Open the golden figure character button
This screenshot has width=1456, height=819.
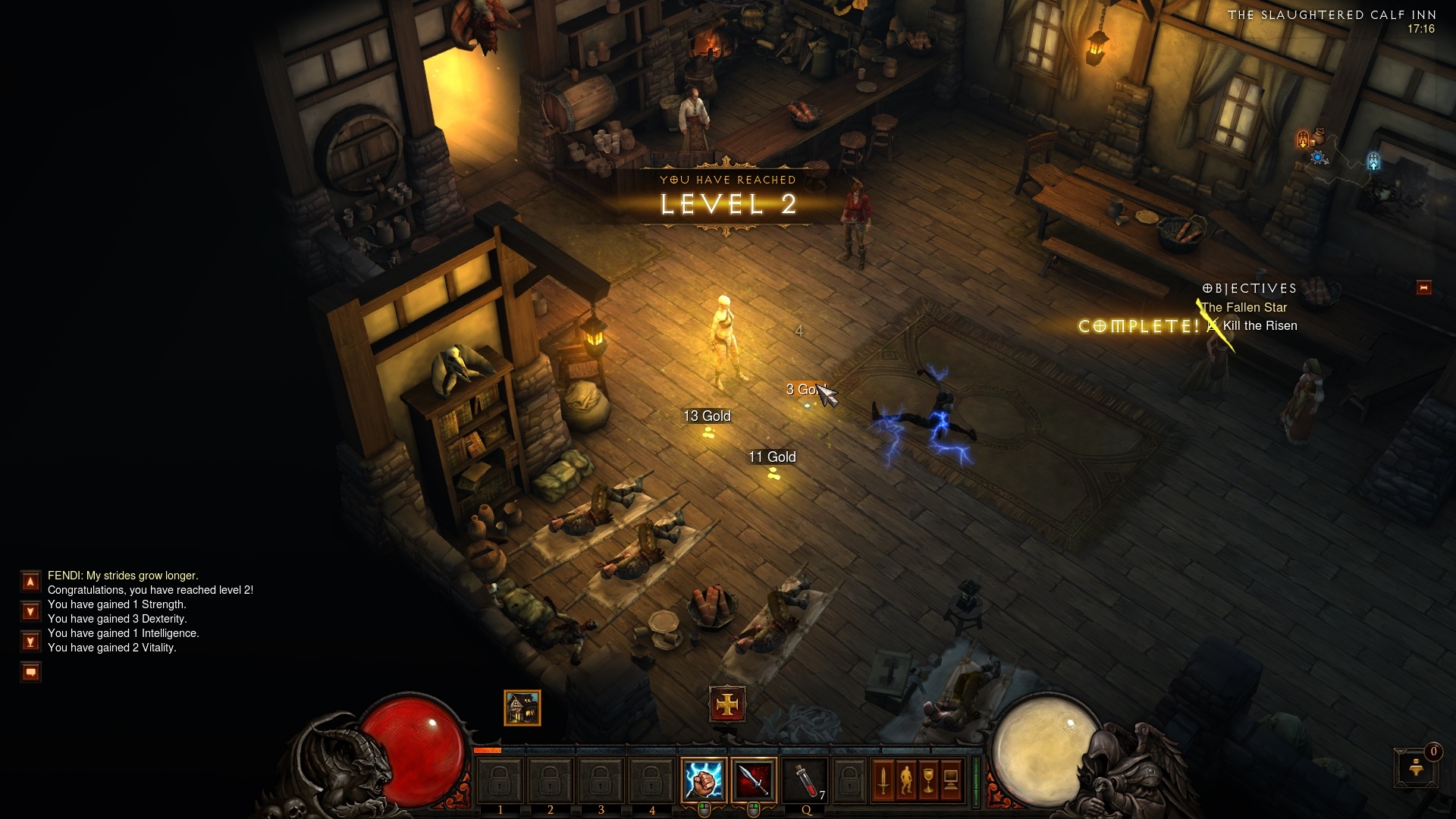(905, 780)
